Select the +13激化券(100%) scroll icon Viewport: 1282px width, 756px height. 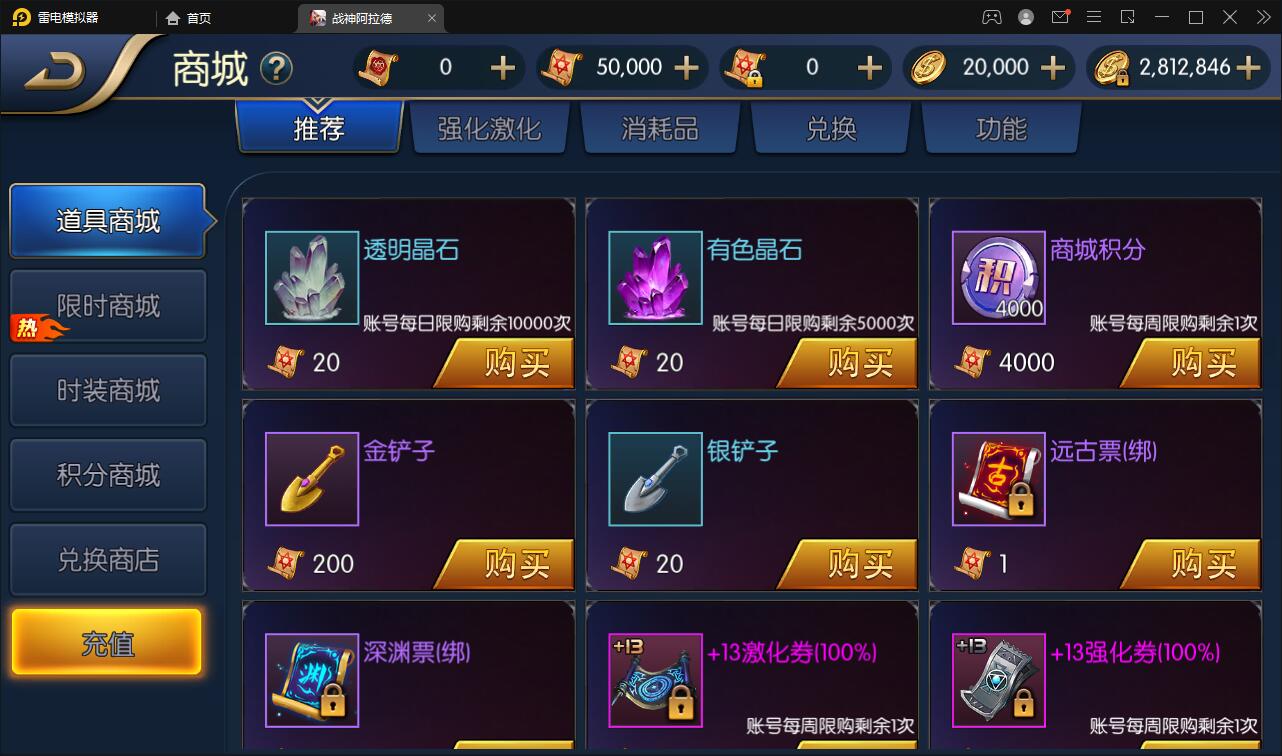point(654,680)
